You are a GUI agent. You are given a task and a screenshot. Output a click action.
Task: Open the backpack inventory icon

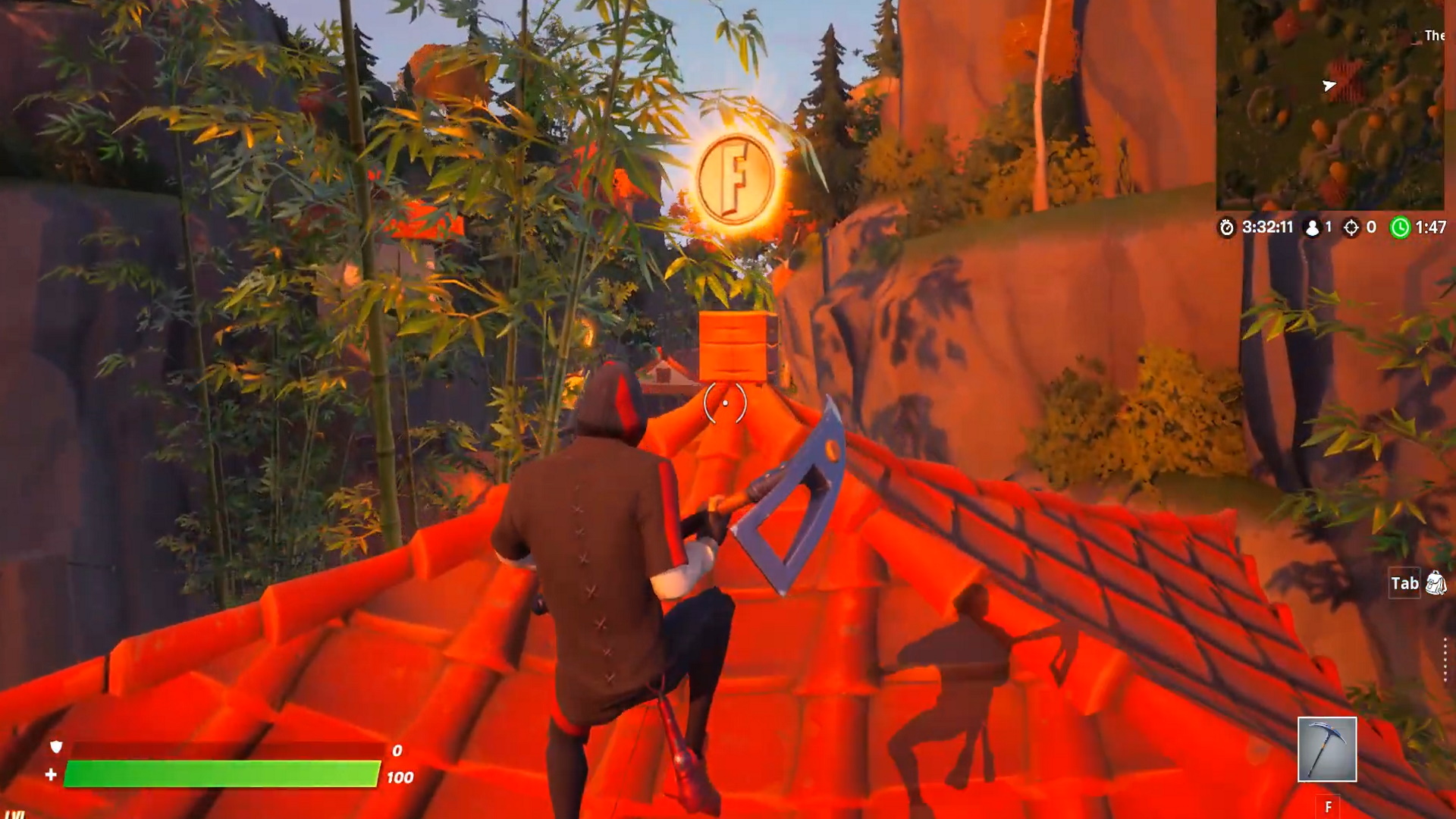click(1436, 583)
